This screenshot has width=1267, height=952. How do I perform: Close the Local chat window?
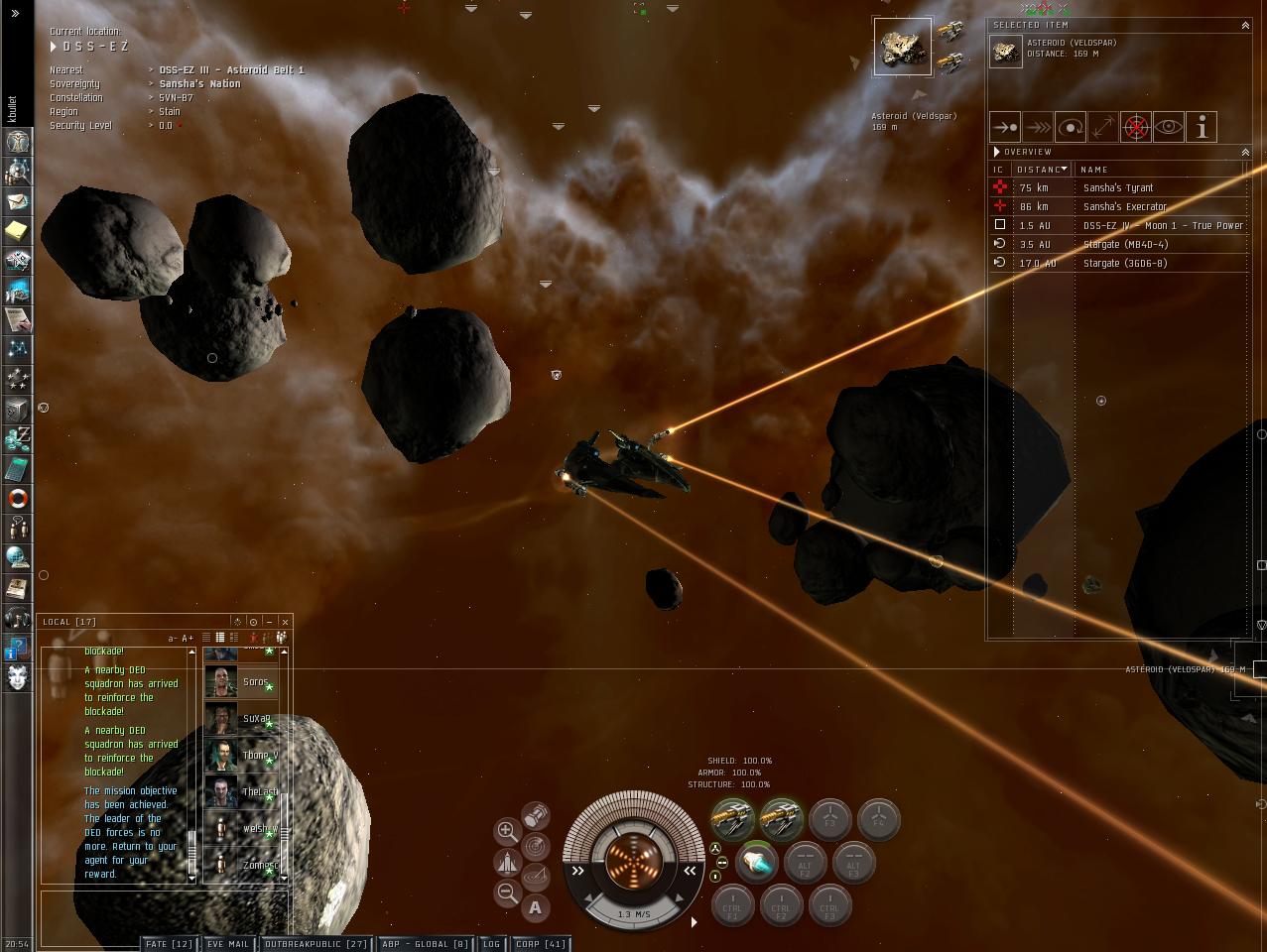pyautogui.click(x=285, y=622)
